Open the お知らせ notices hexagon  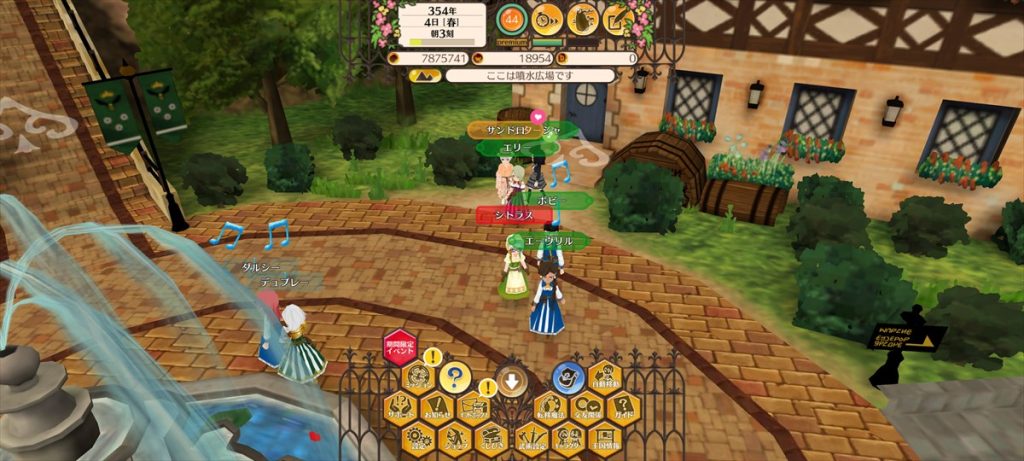[437, 407]
